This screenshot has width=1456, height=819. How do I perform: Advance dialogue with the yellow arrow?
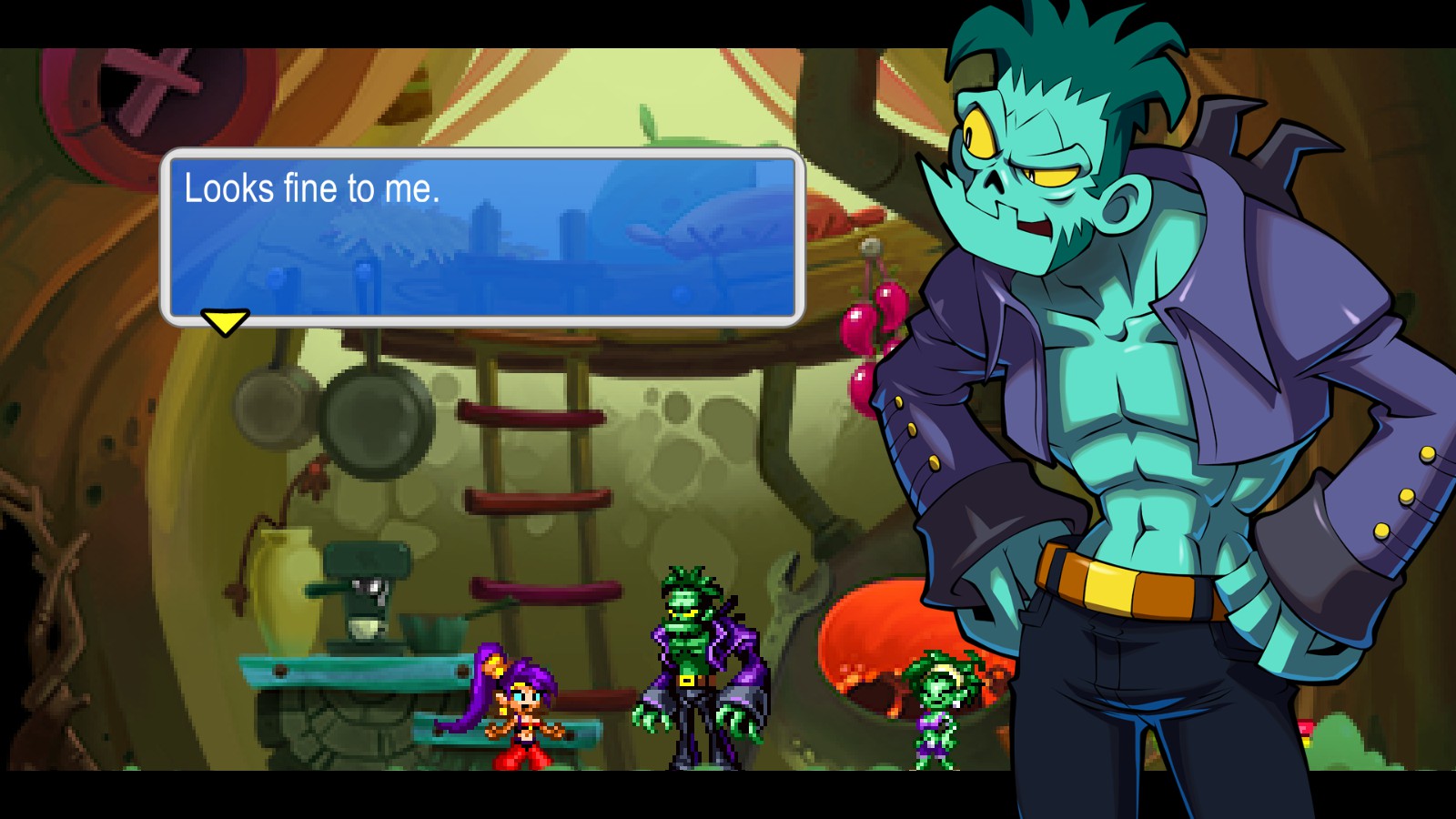pyautogui.click(x=224, y=321)
